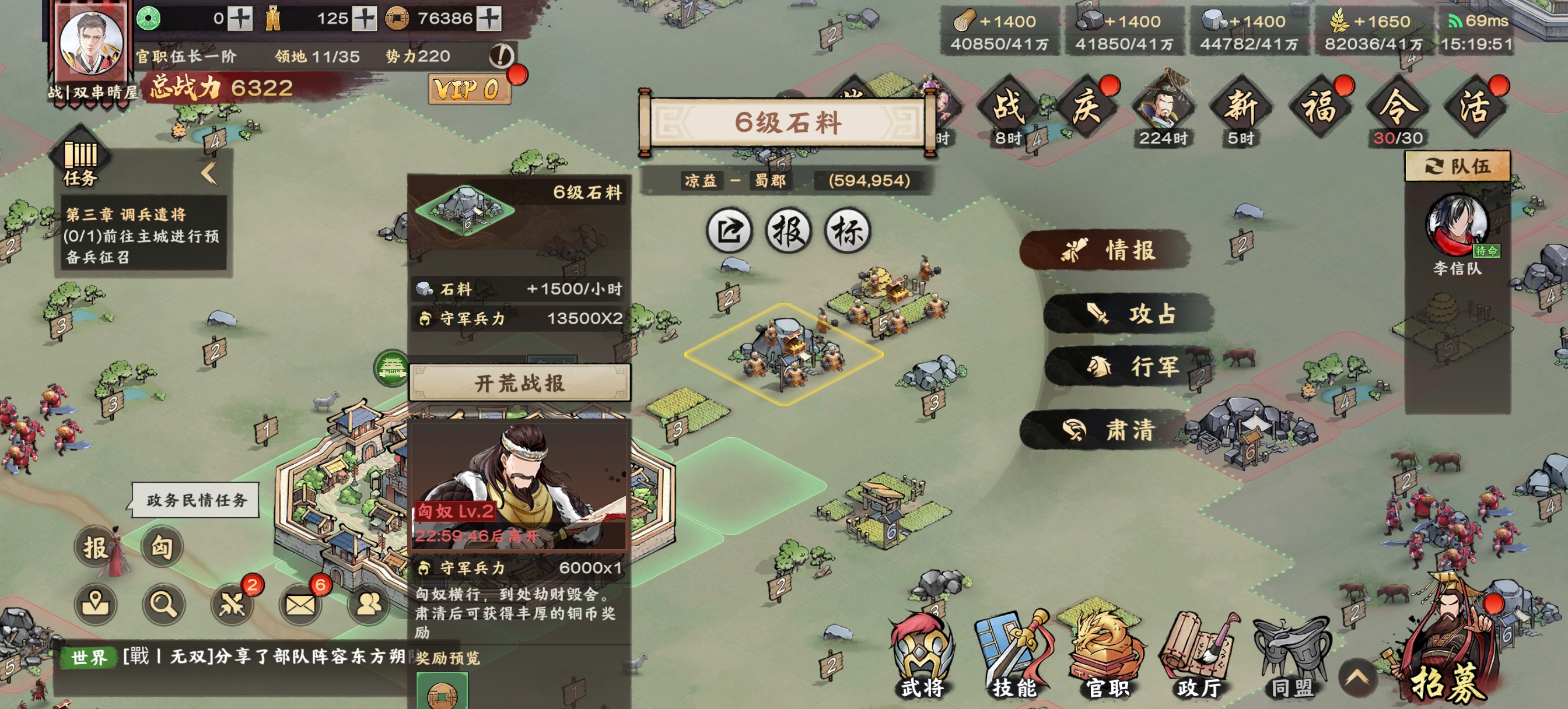This screenshot has width=1568, height=709.
Task: Choose the 肃清 purge command
Action: (1107, 430)
